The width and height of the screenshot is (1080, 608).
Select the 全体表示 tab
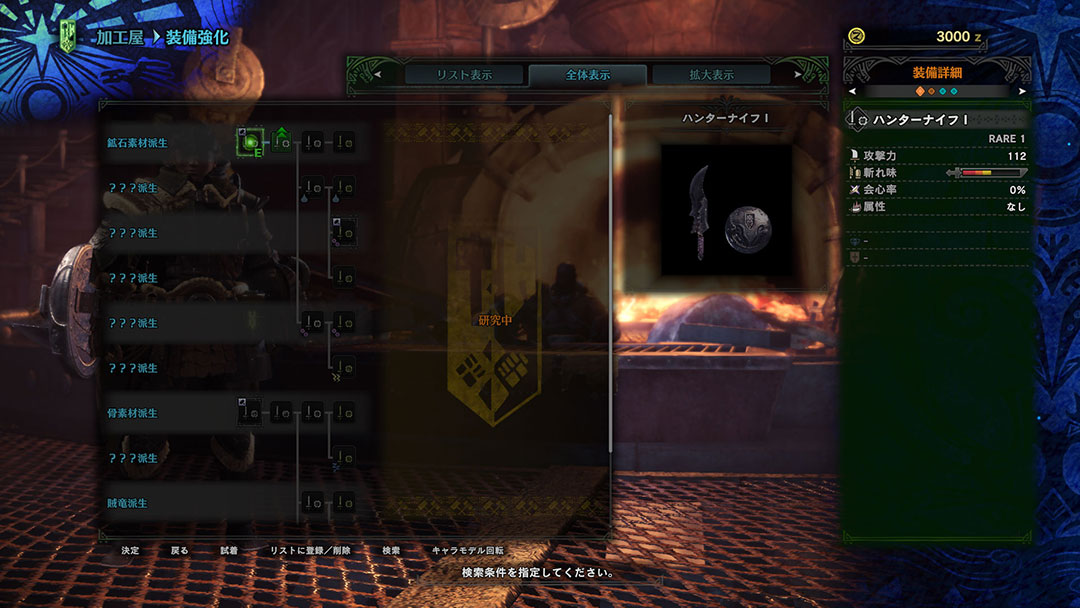587,75
